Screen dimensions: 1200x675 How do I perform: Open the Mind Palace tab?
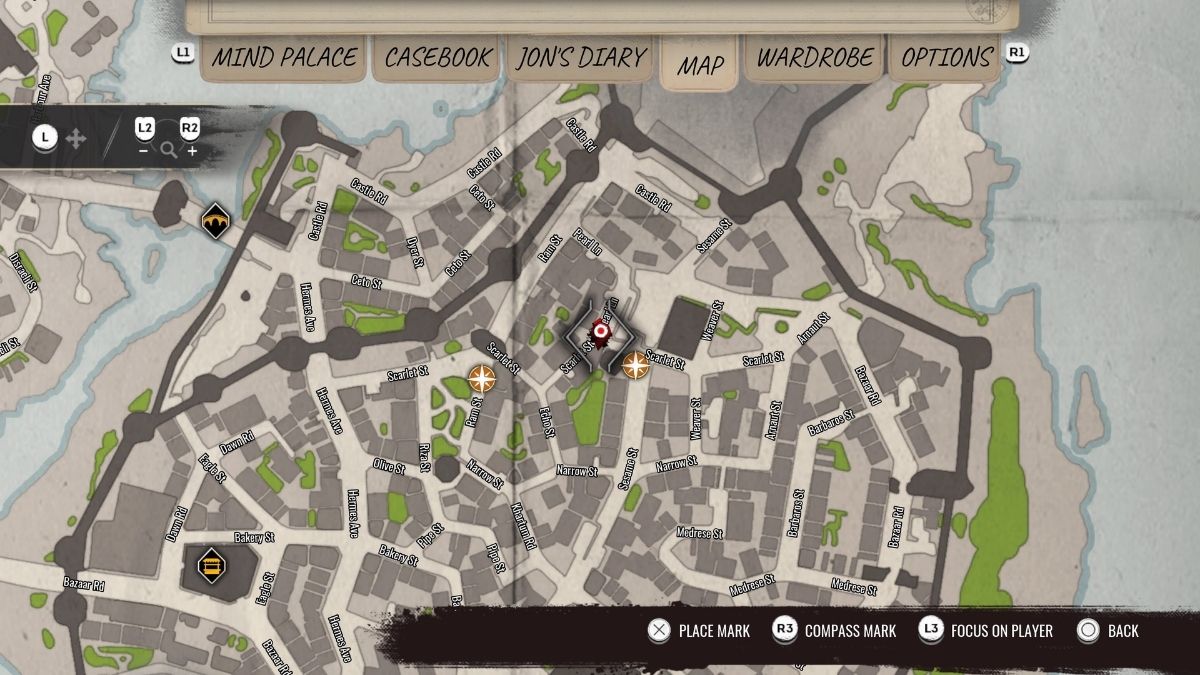pyautogui.click(x=282, y=59)
